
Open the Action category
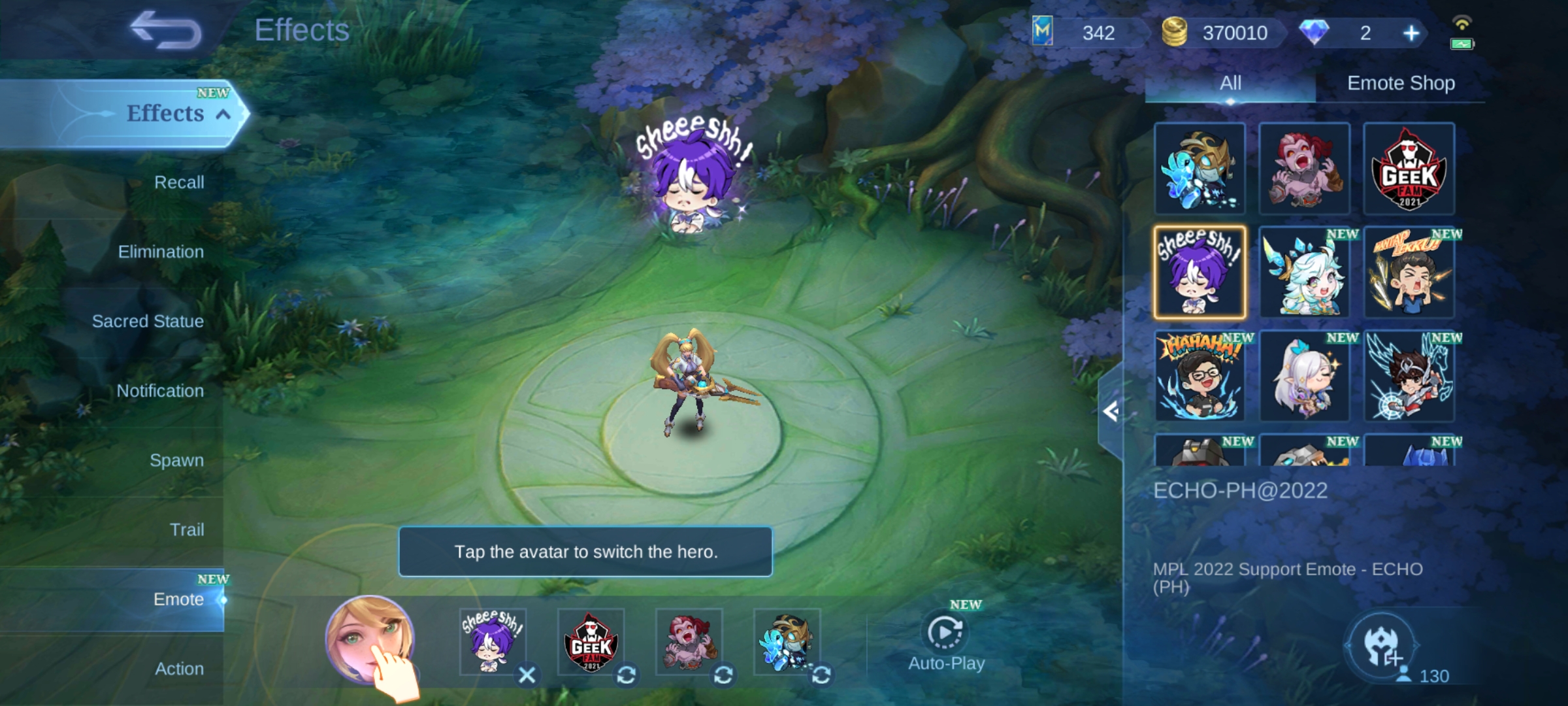(x=179, y=669)
